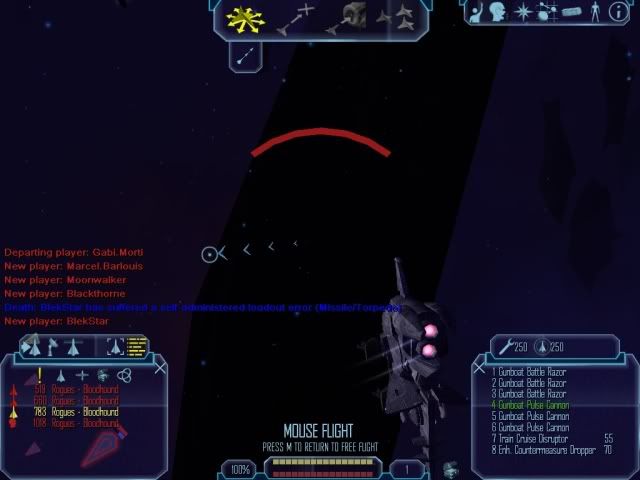Activate the go-to maneuver icon
The width and height of the screenshot is (640, 480).
(x=295, y=18)
